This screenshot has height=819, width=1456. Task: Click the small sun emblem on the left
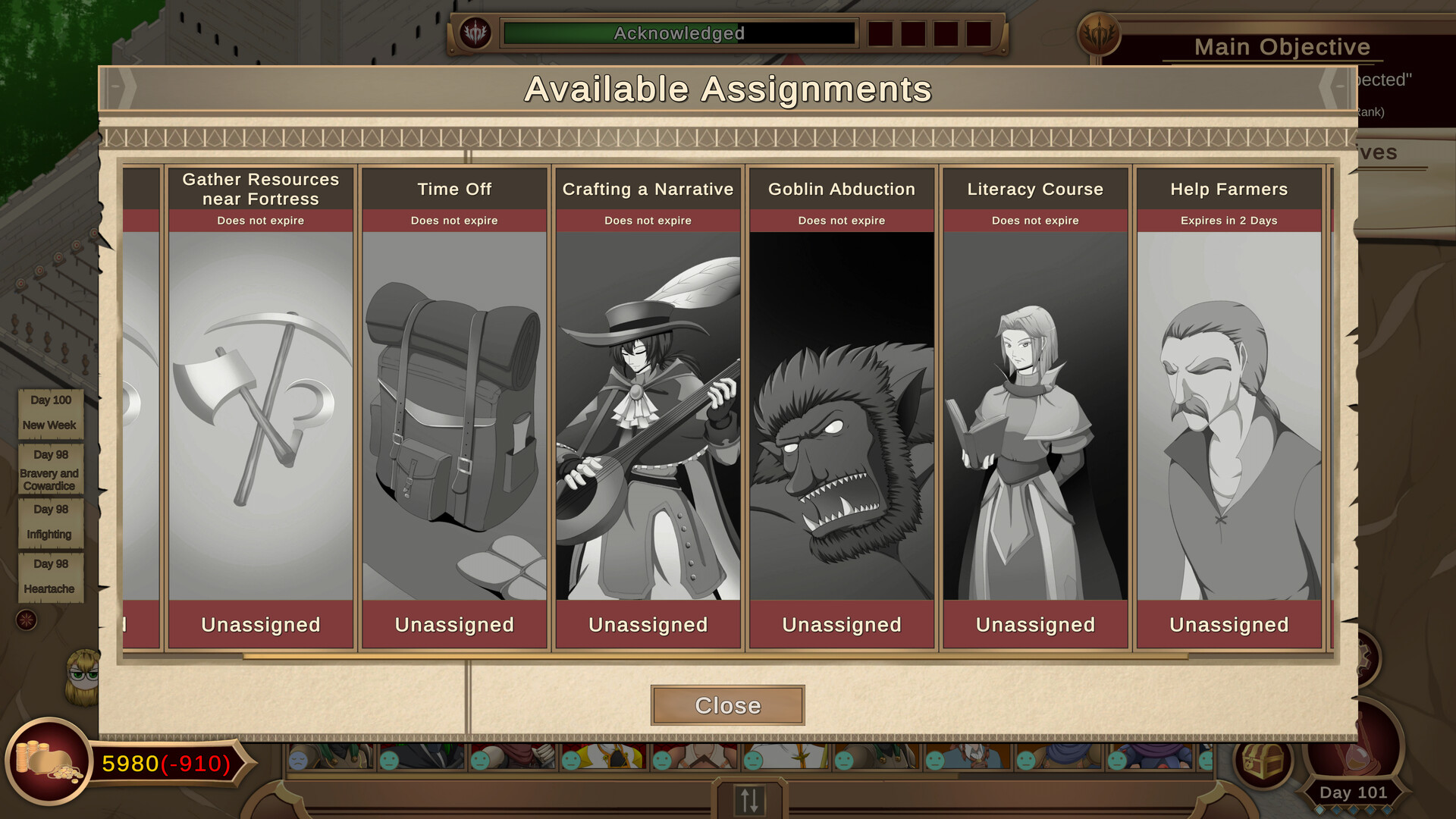point(27,620)
